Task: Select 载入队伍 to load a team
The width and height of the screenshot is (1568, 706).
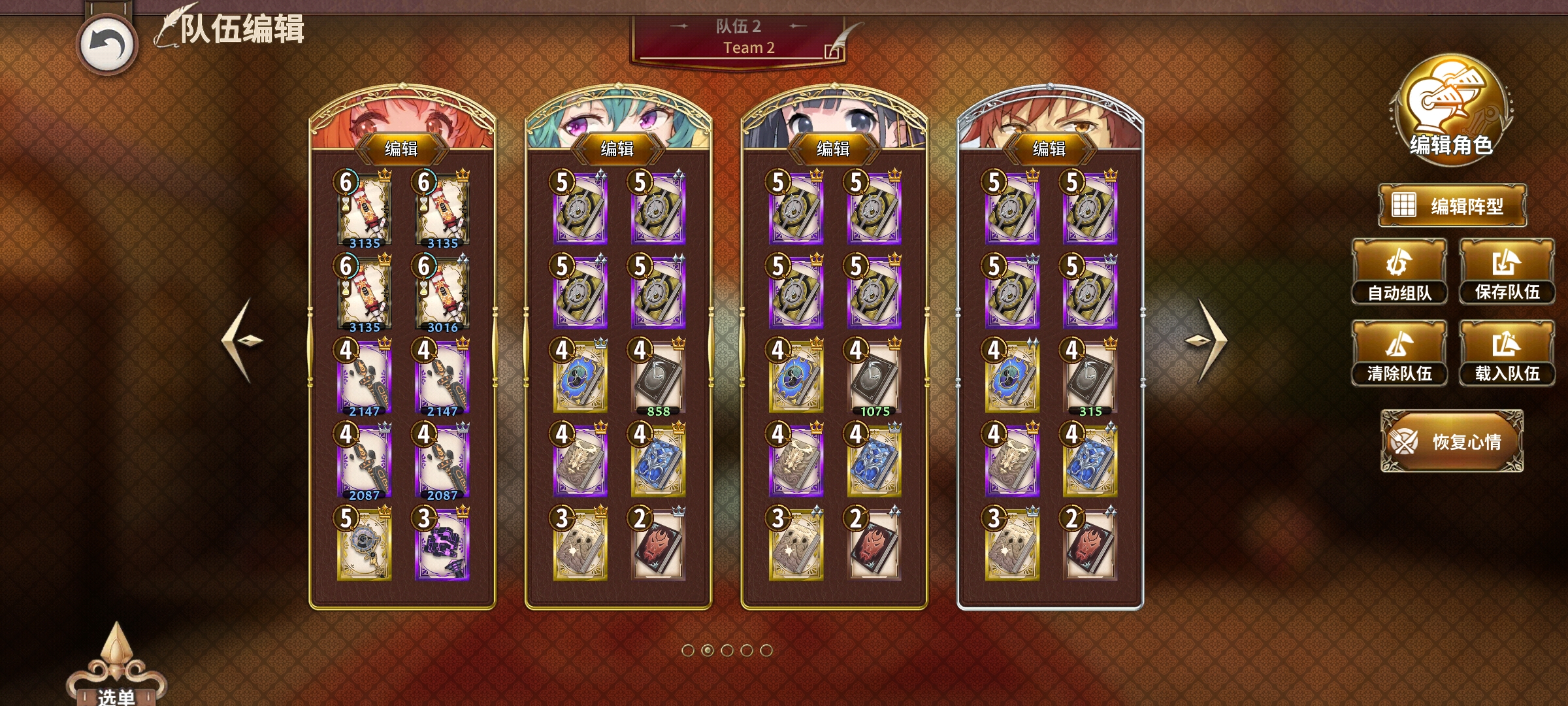Action: [1507, 354]
